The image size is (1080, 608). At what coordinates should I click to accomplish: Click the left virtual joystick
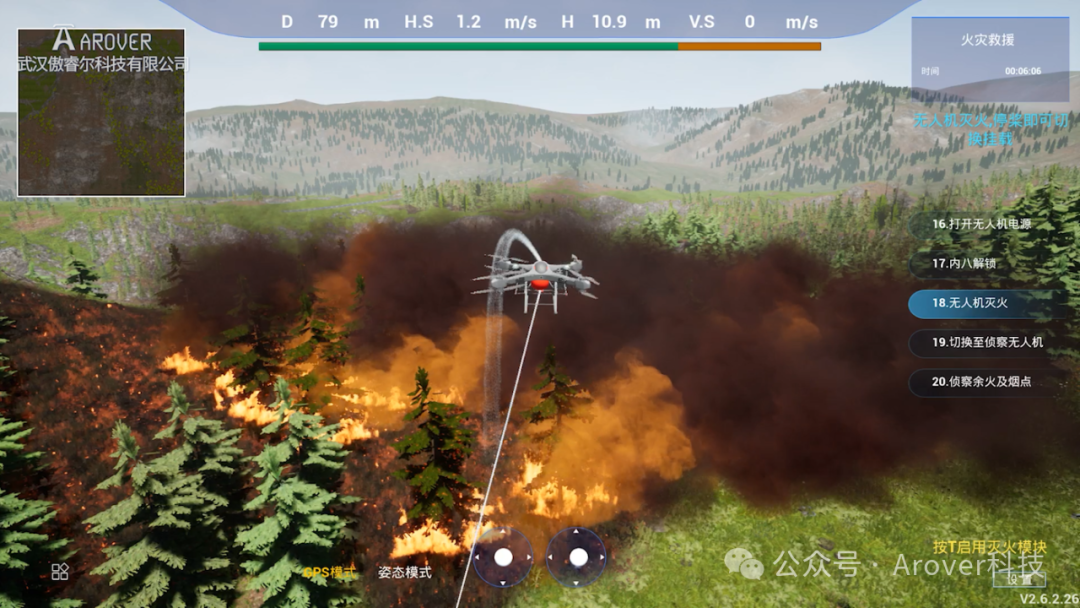pyautogui.click(x=503, y=557)
